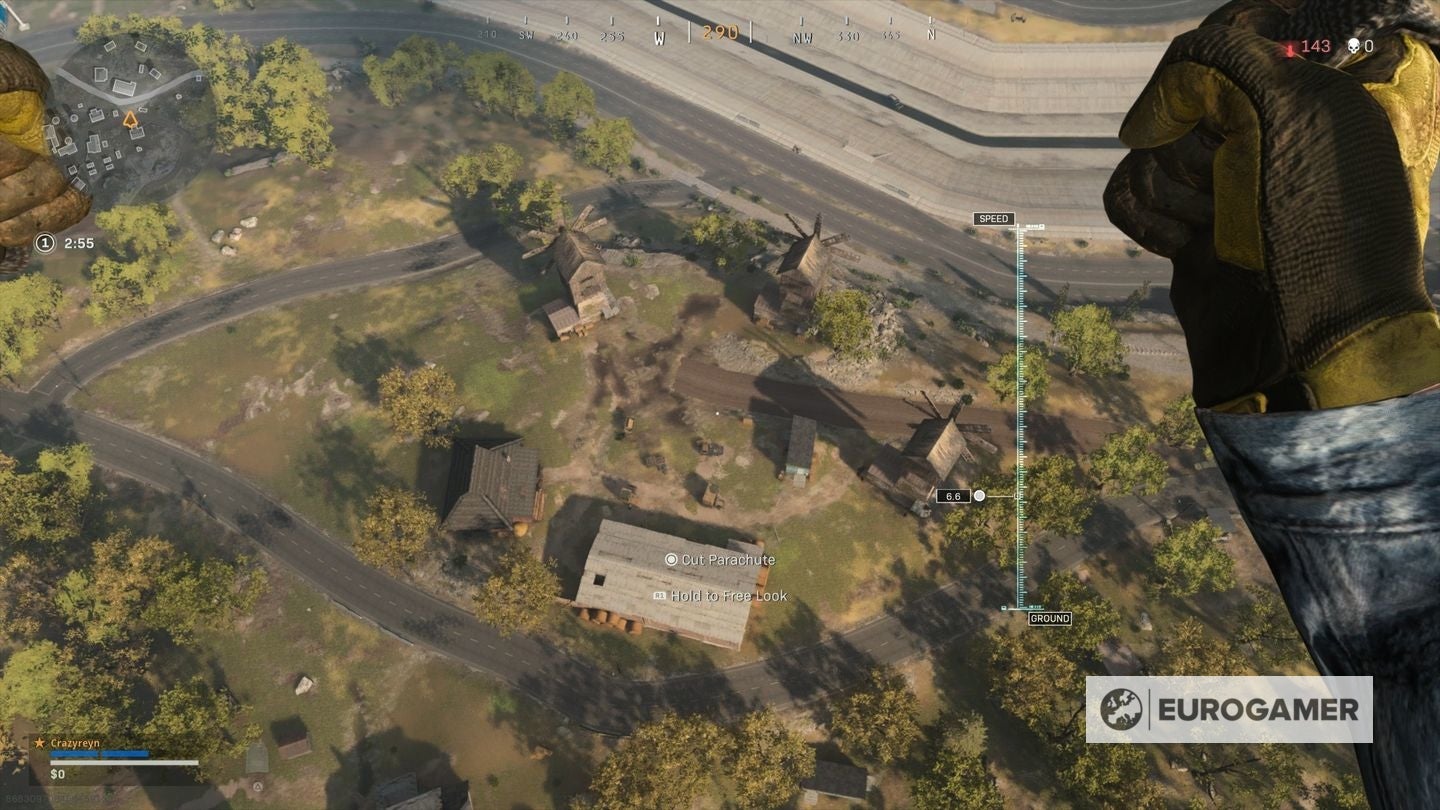Click the circled number 1 beside the timer

(44, 242)
